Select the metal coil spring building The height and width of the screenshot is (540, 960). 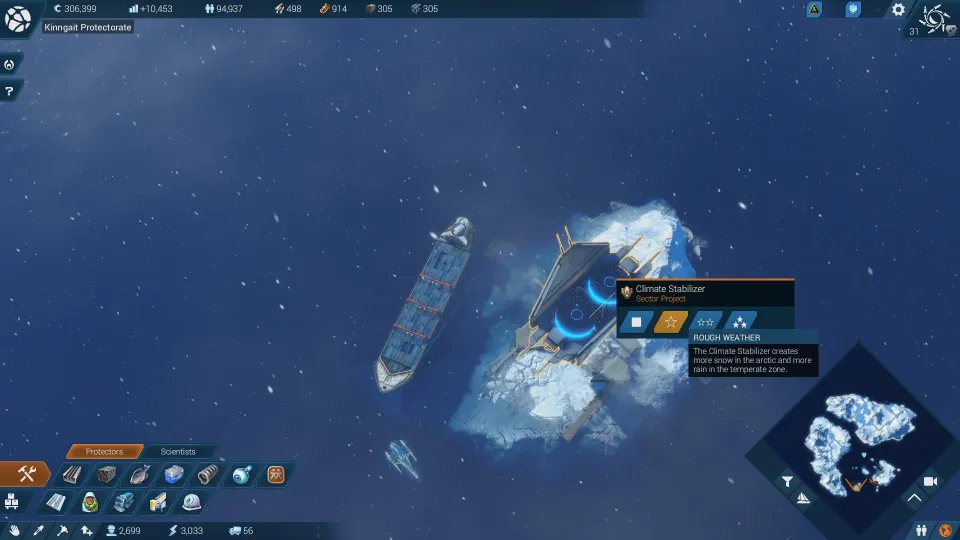coord(207,474)
